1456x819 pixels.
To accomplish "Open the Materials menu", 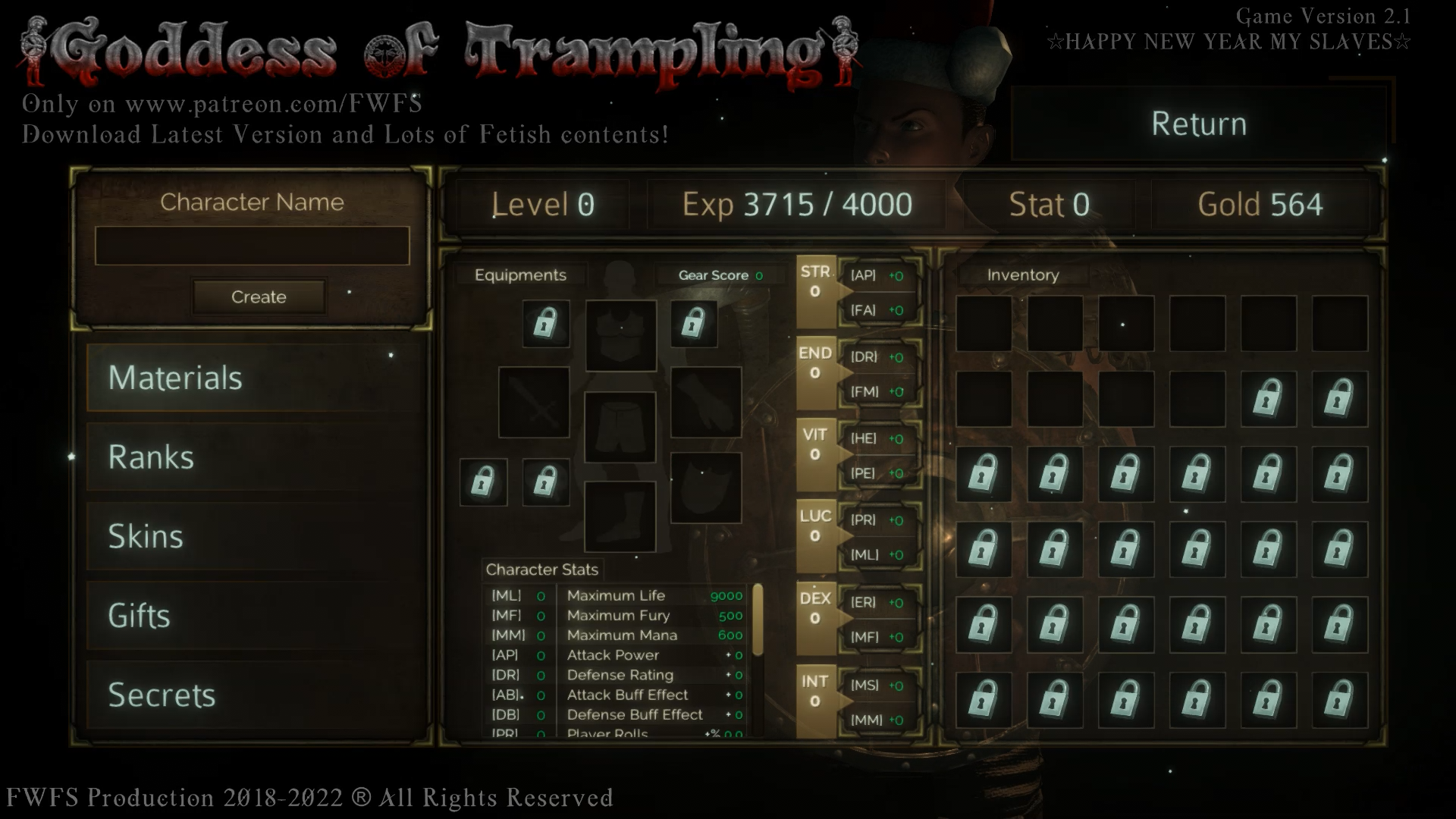I will pos(253,378).
